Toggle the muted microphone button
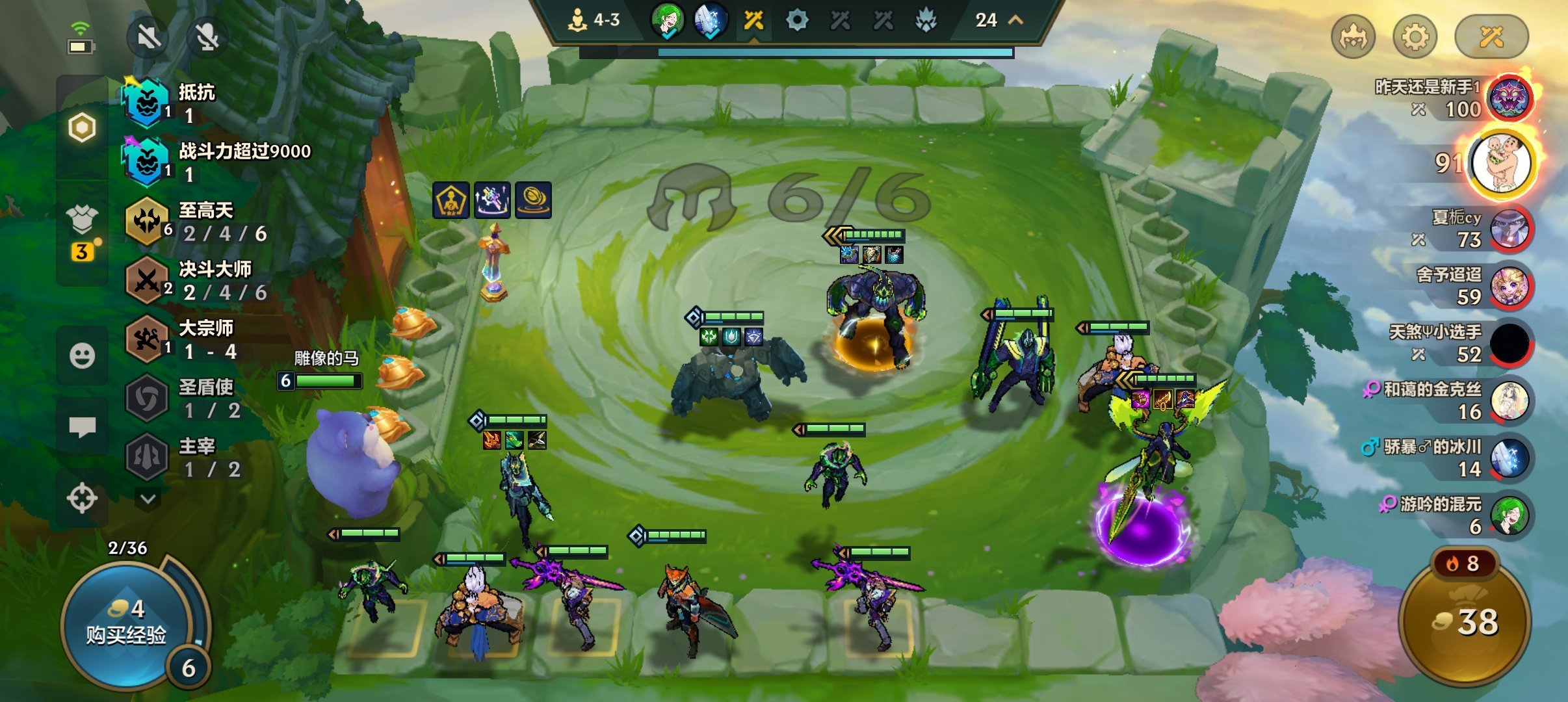This screenshot has width=1568, height=702. pyautogui.click(x=207, y=37)
